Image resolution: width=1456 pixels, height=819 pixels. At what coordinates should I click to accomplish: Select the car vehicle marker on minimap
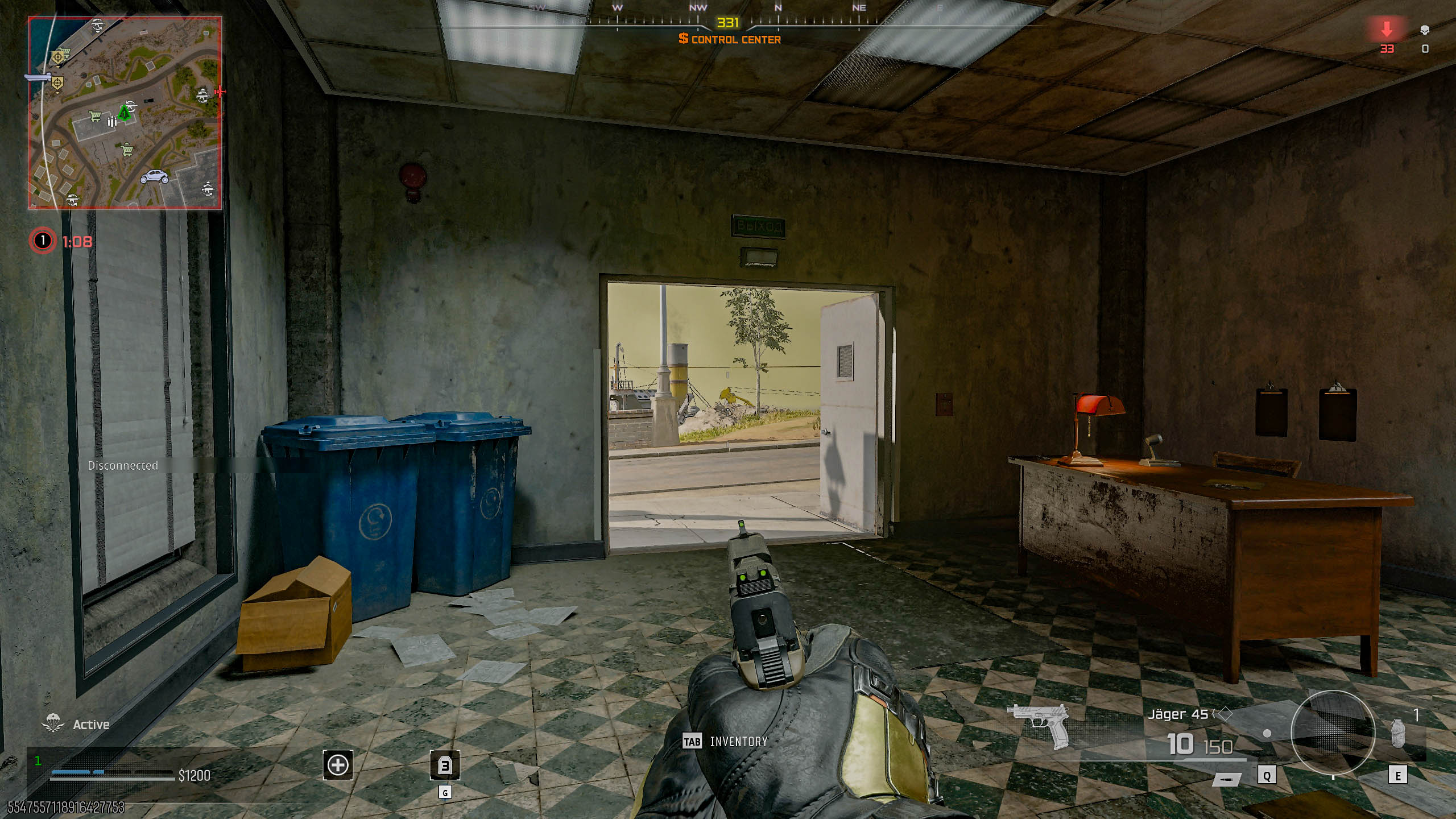(154, 176)
